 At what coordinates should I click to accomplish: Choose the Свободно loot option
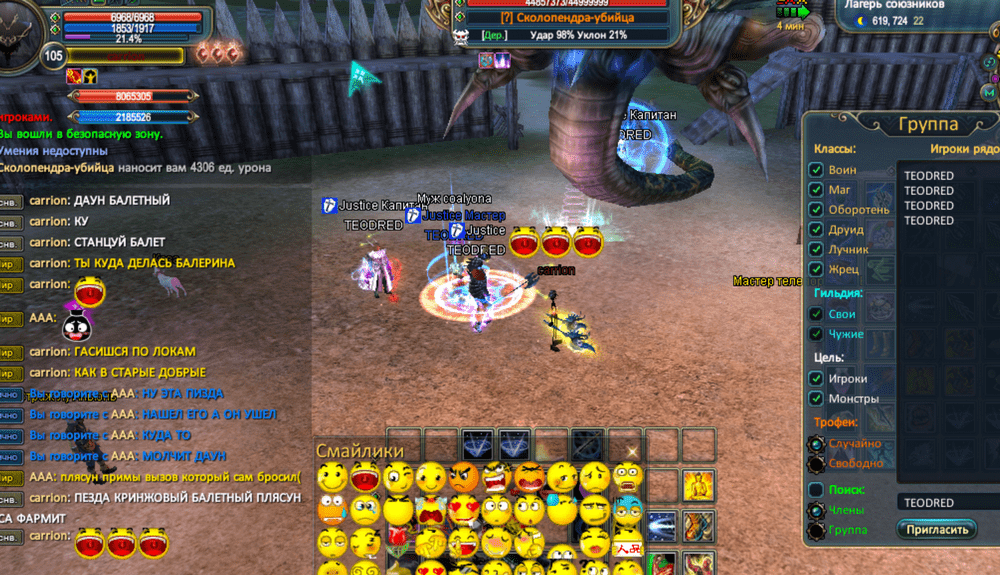[x=816, y=463]
